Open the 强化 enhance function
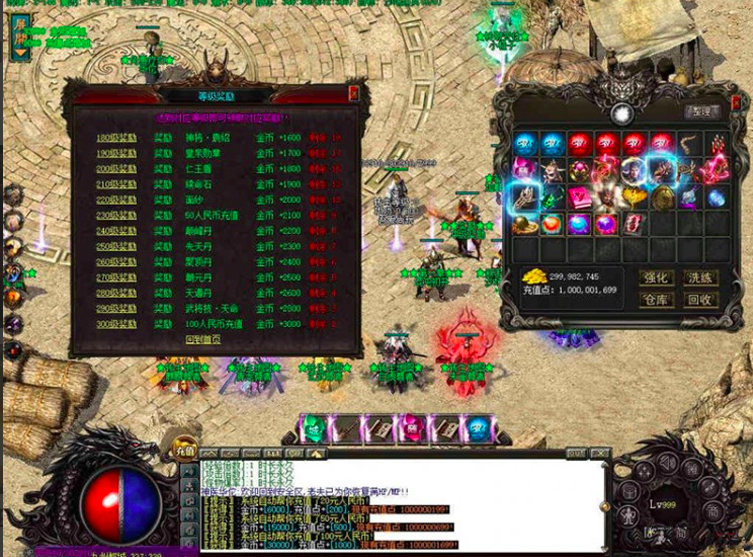753x557 pixels. (656, 277)
